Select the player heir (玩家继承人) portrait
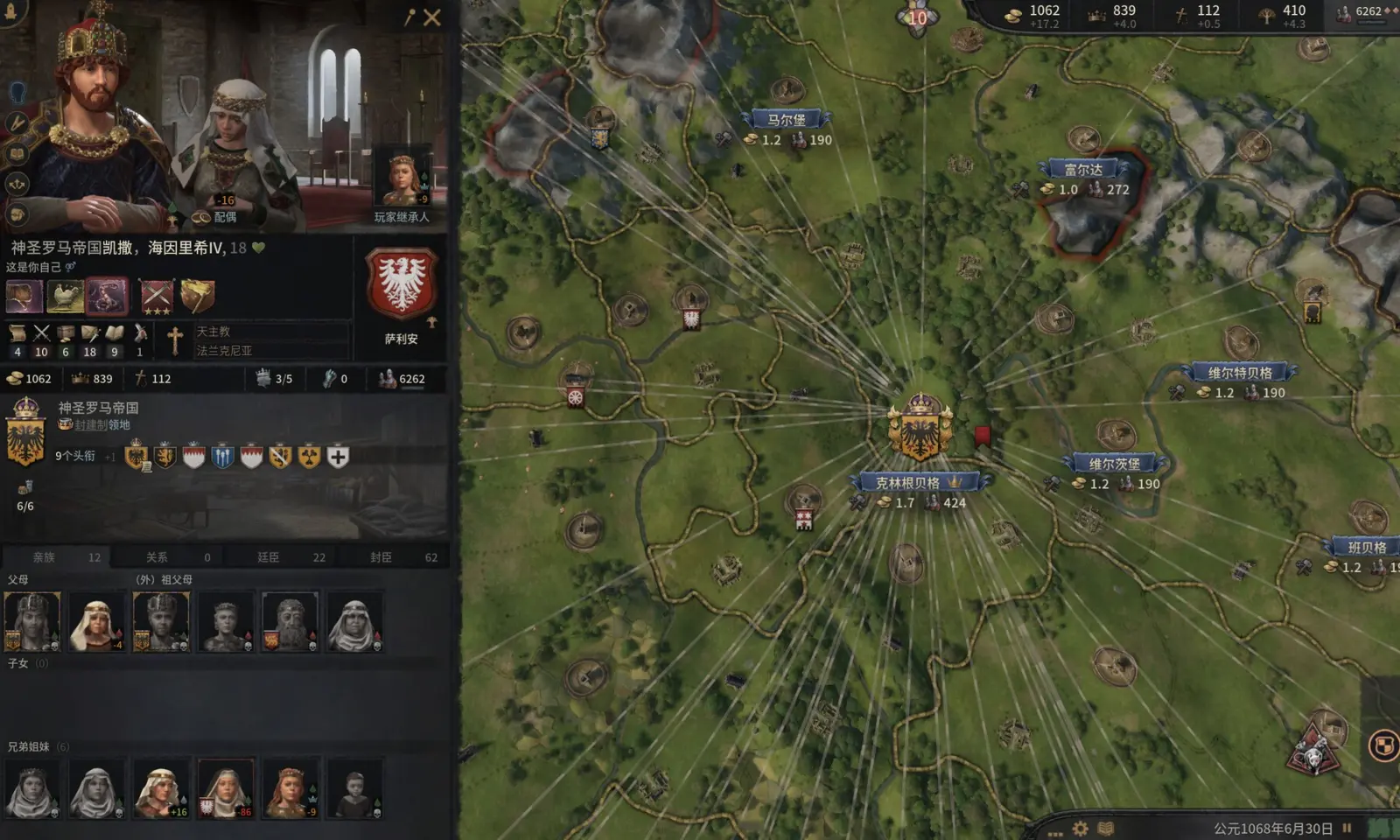 click(x=402, y=181)
